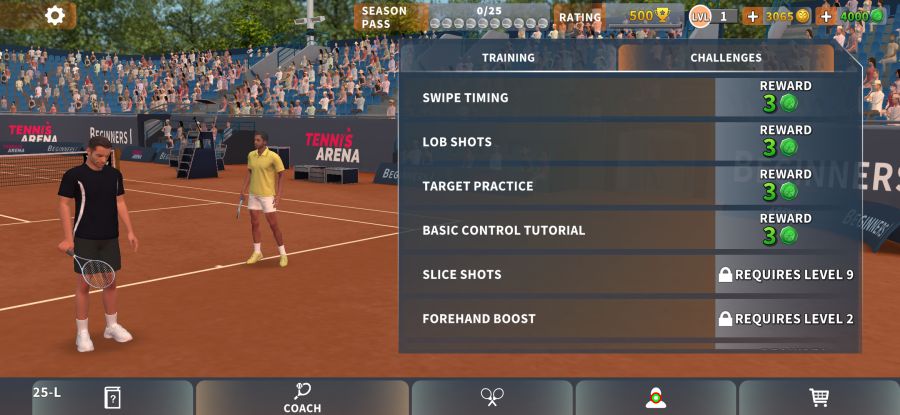Viewport: 900px width, 415px height.
Task: Open the crossed rackets tab
Action: tap(492, 397)
